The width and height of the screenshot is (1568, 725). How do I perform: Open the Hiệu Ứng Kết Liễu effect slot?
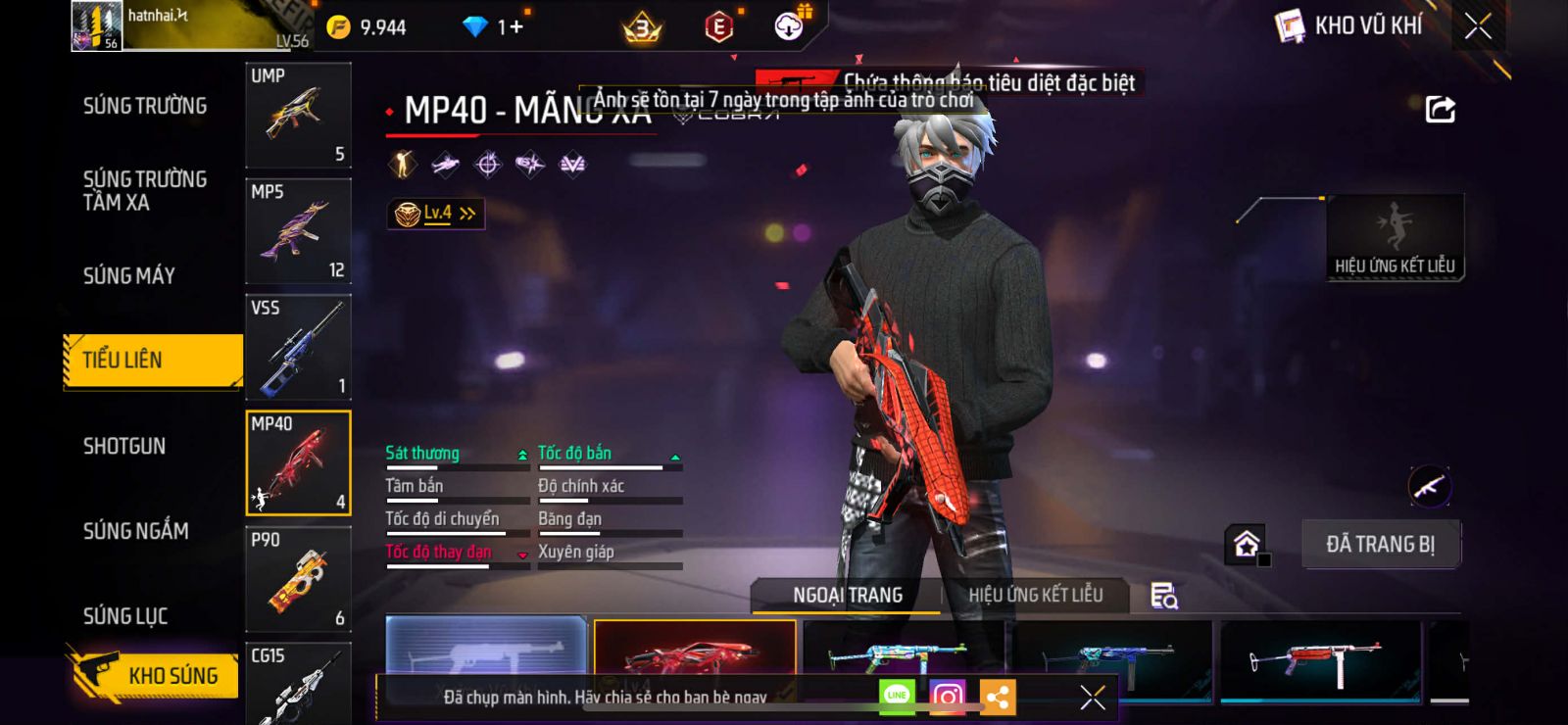pyautogui.click(x=1395, y=237)
